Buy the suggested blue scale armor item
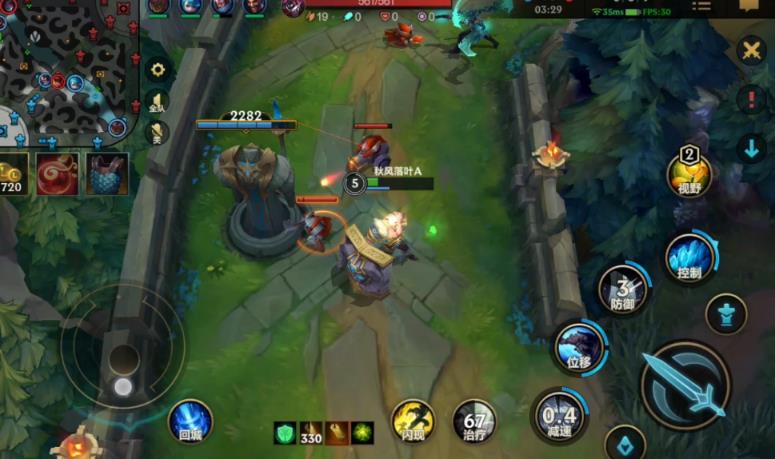This screenshot has height=459, width=775. tap(107, 174)
